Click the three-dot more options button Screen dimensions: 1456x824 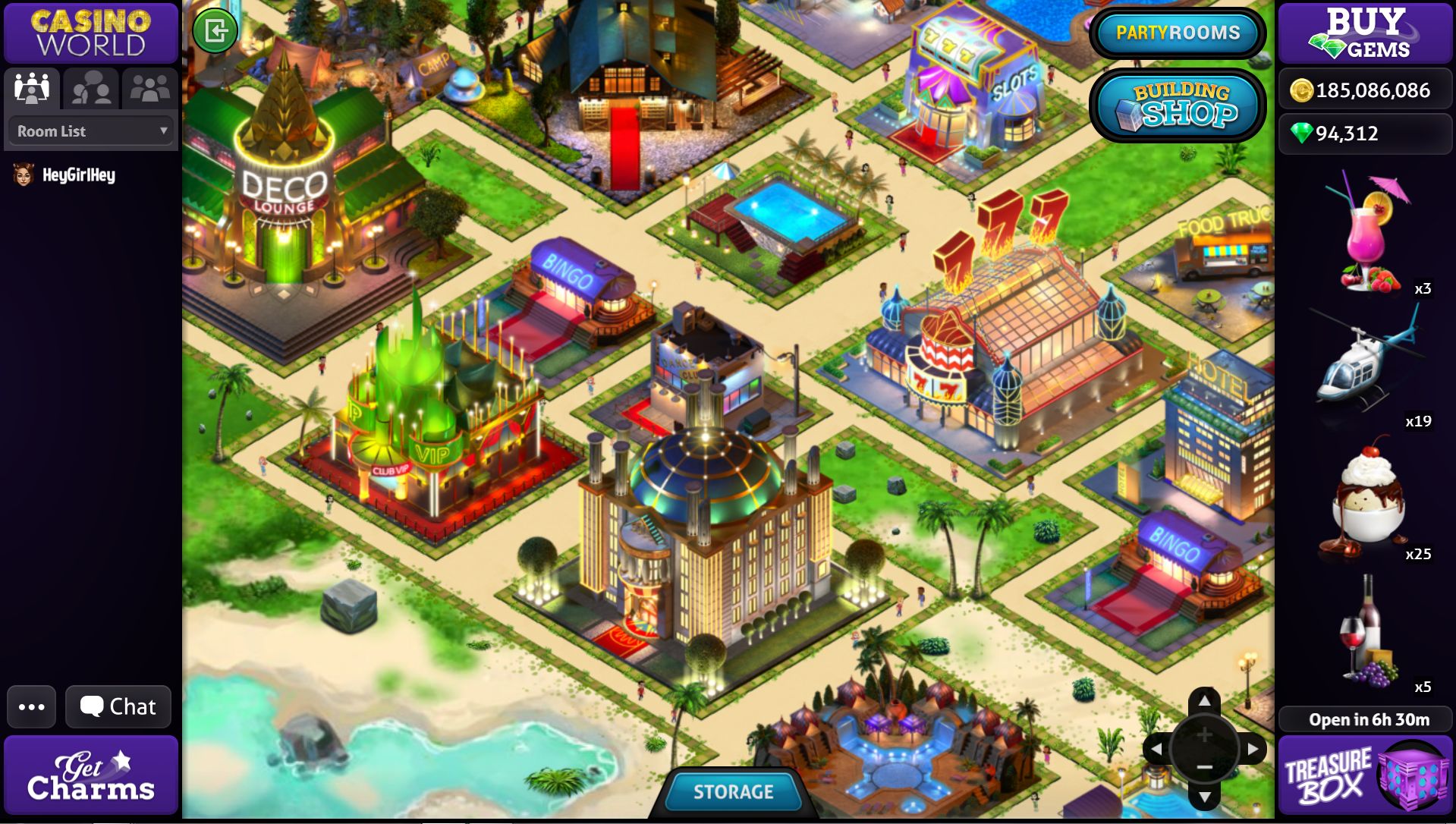(32, 706)
